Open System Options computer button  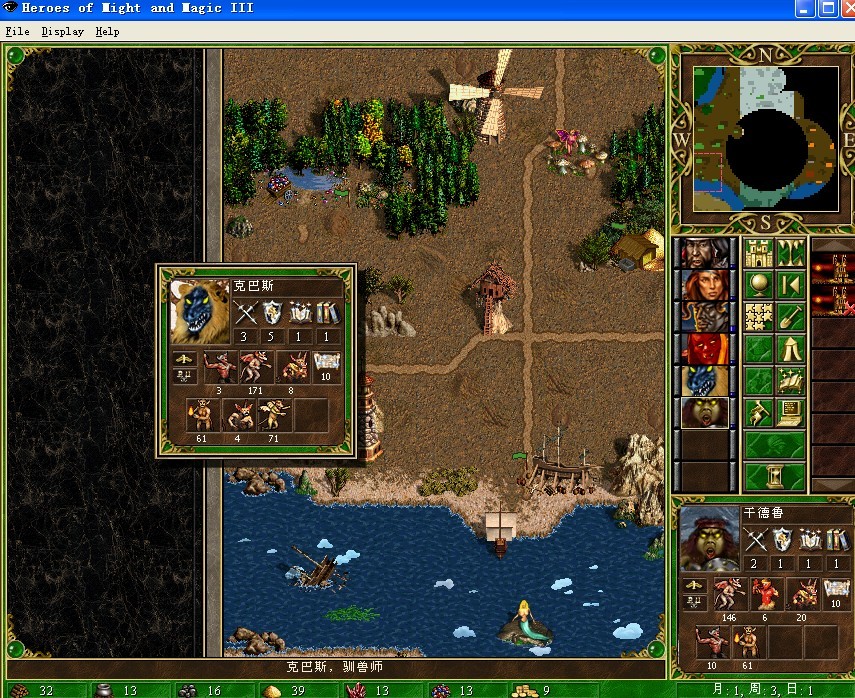[x=790, y=413]
